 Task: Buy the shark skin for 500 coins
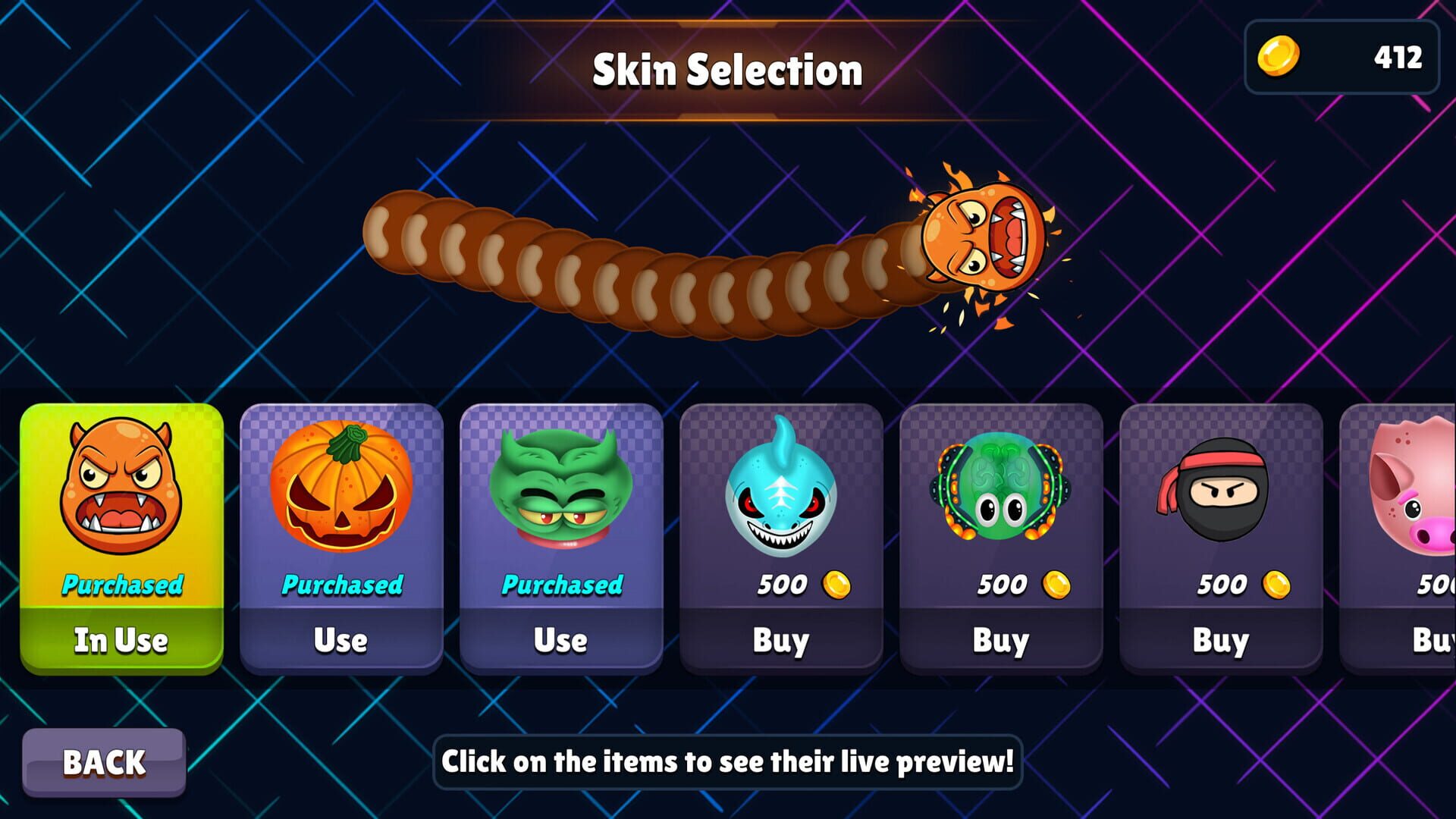(781, 641)
